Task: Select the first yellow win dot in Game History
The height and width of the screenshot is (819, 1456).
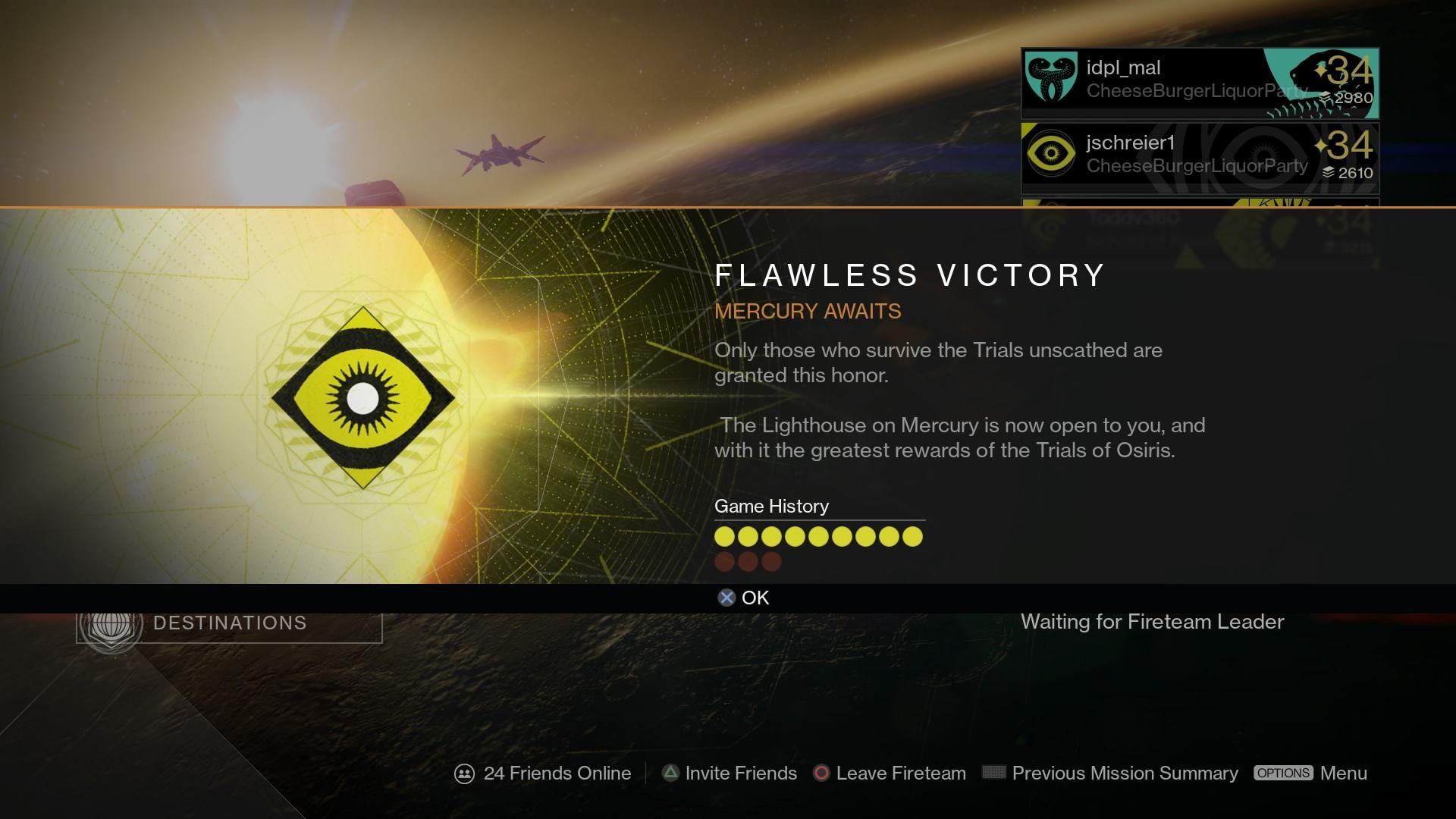Action: point(725,536)
